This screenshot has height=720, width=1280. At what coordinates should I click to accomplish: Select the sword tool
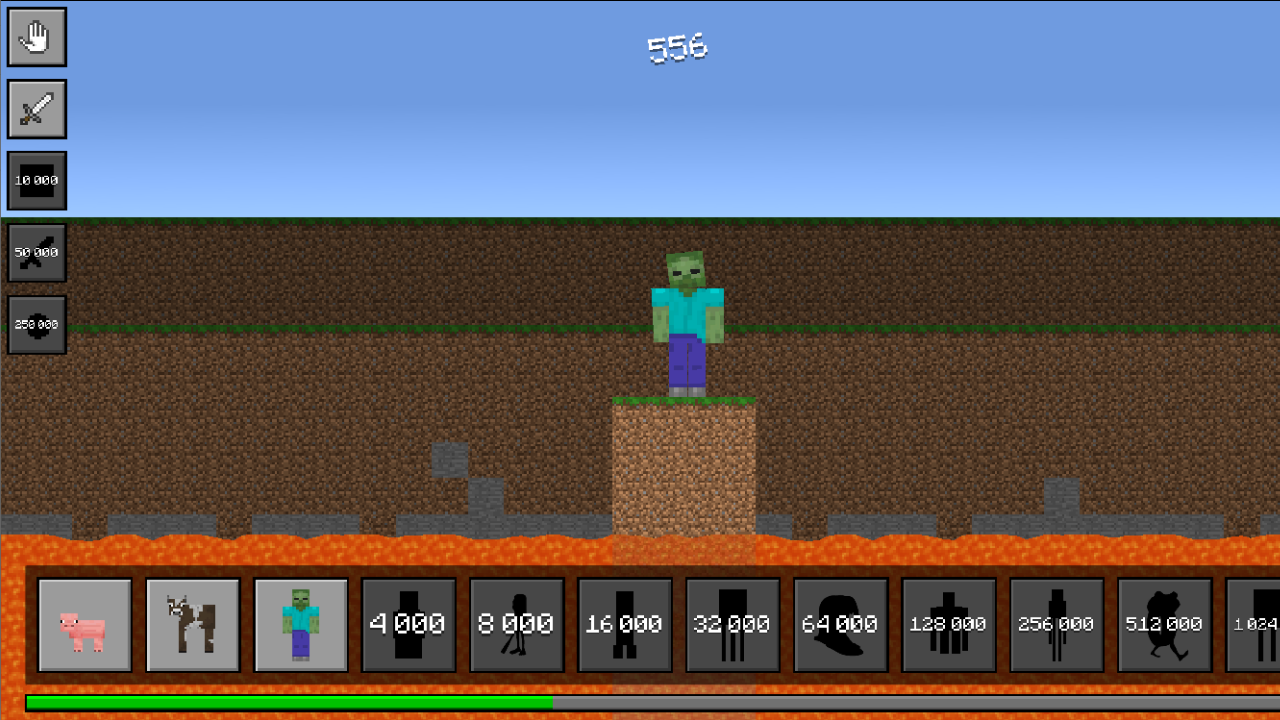[x=36, y=109]
